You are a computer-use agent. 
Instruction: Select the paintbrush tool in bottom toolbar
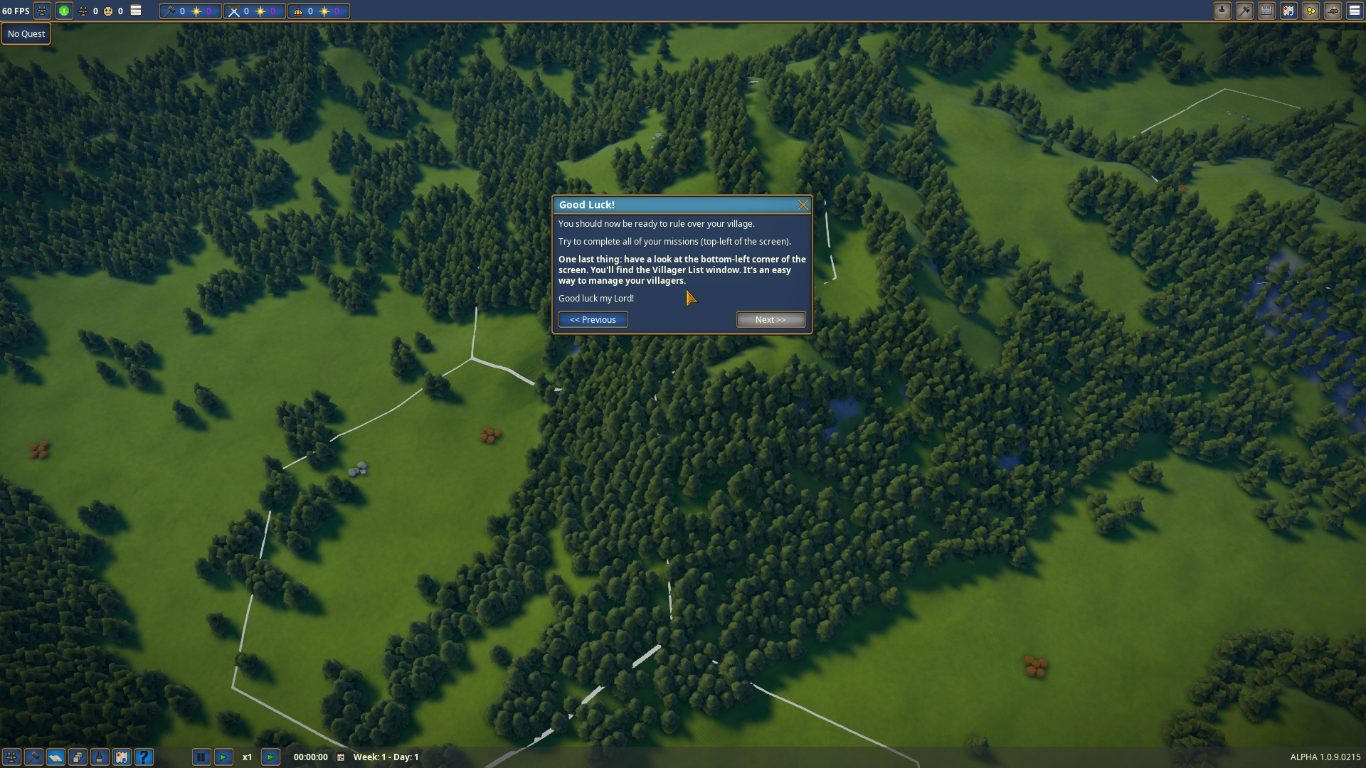(100, 757)
